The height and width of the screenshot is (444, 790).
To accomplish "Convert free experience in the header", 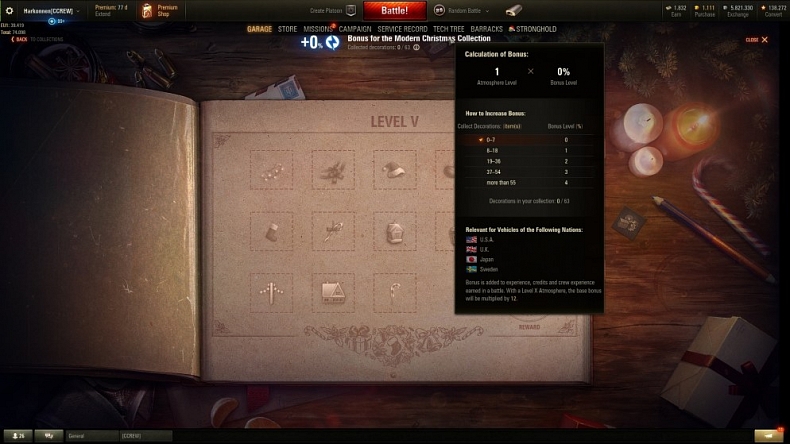I will click(x=772, y=10).
